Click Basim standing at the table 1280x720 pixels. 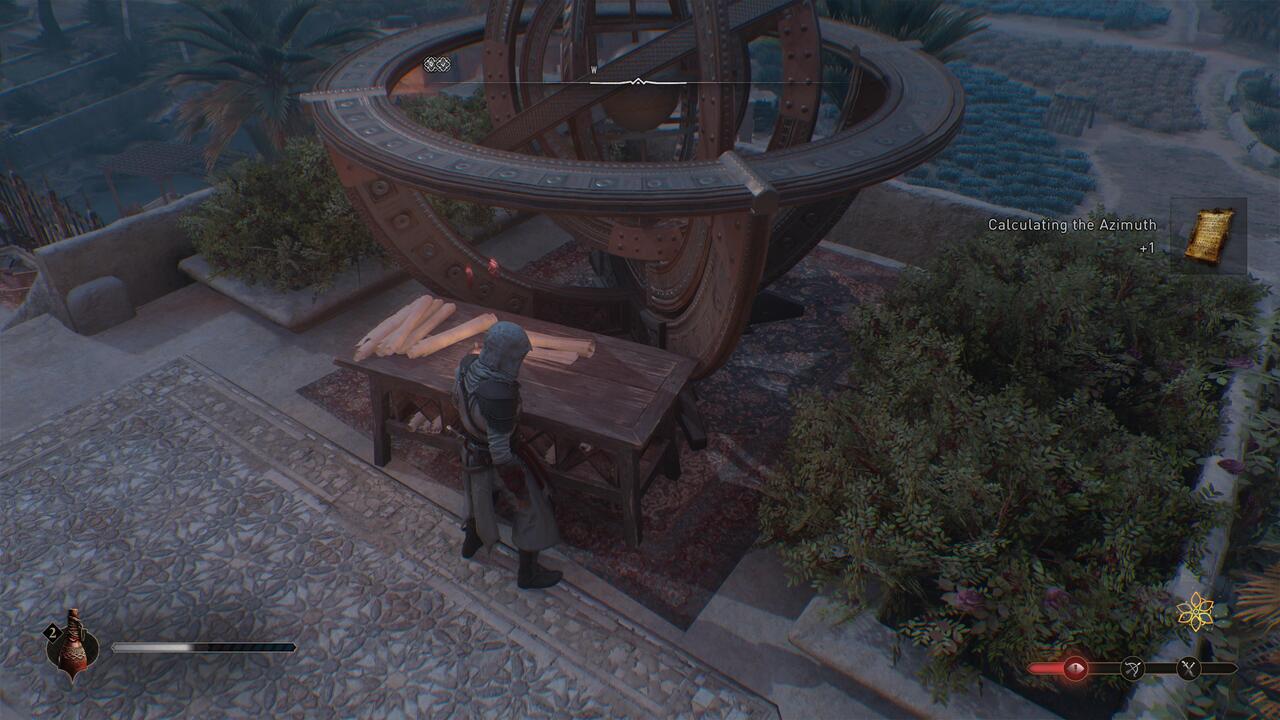click(x=498, y=450)
